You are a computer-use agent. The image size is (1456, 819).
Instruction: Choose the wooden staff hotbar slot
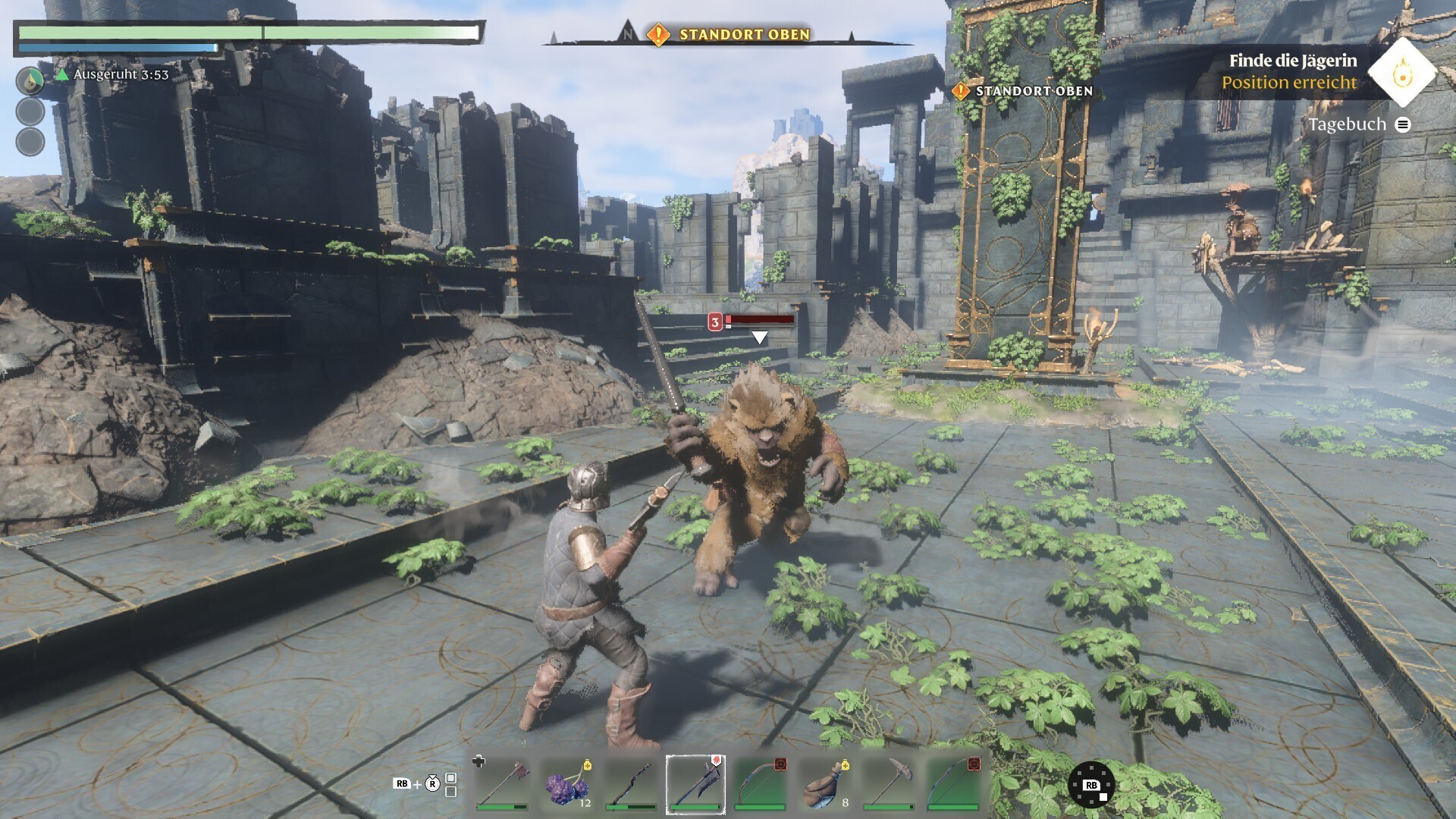(x=631, y=784)
